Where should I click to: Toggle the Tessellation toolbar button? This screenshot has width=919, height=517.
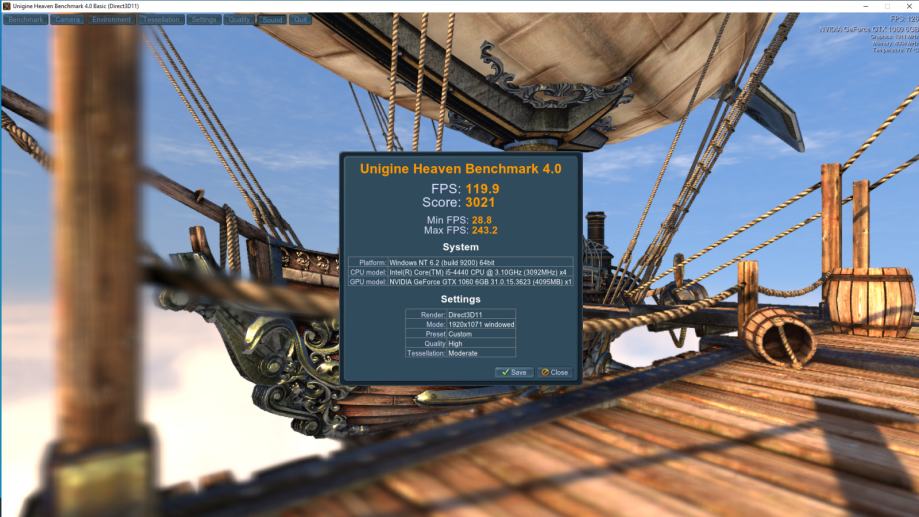(x=161, y=19)
